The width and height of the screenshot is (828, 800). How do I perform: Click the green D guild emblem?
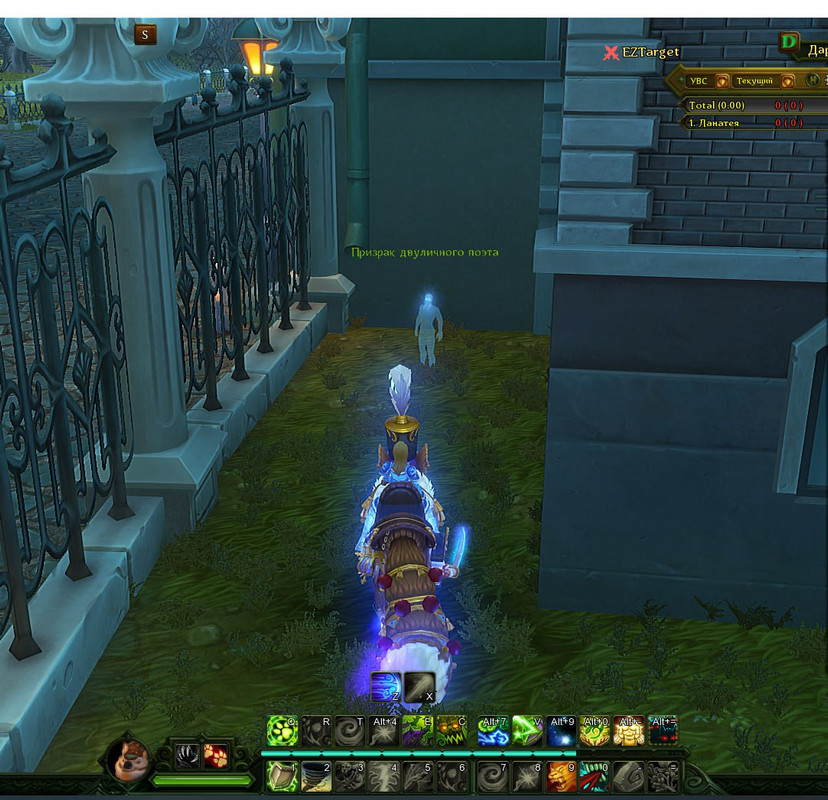(790, 43)
